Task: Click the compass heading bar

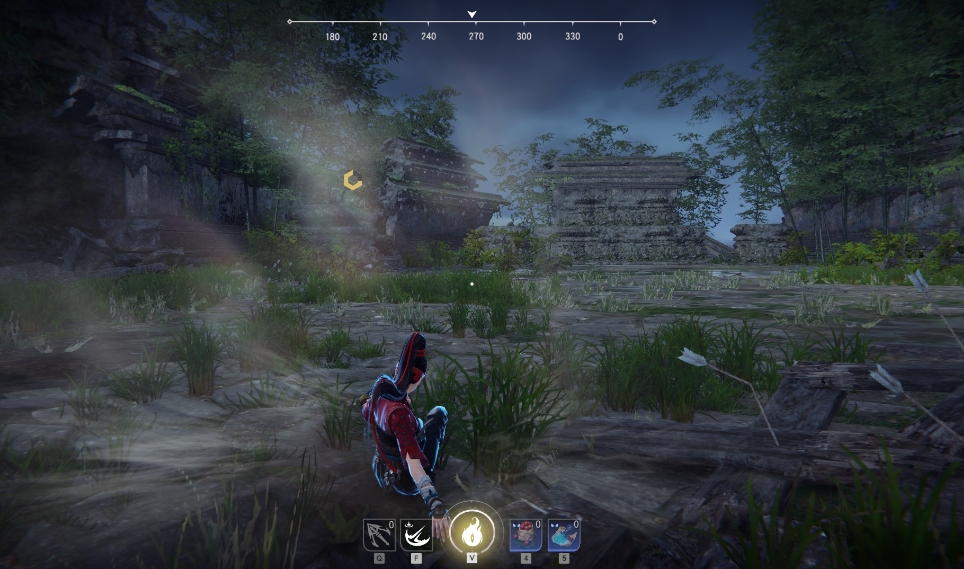Action: point(472,21)
